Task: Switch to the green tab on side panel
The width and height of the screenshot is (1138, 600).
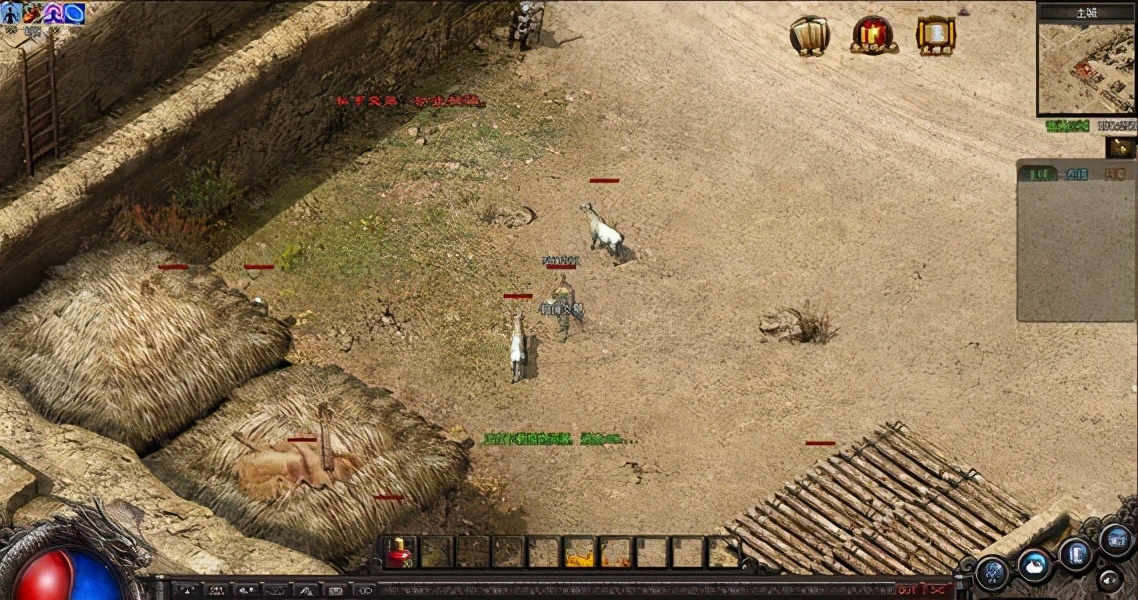Action: [x=1037, y=174]
